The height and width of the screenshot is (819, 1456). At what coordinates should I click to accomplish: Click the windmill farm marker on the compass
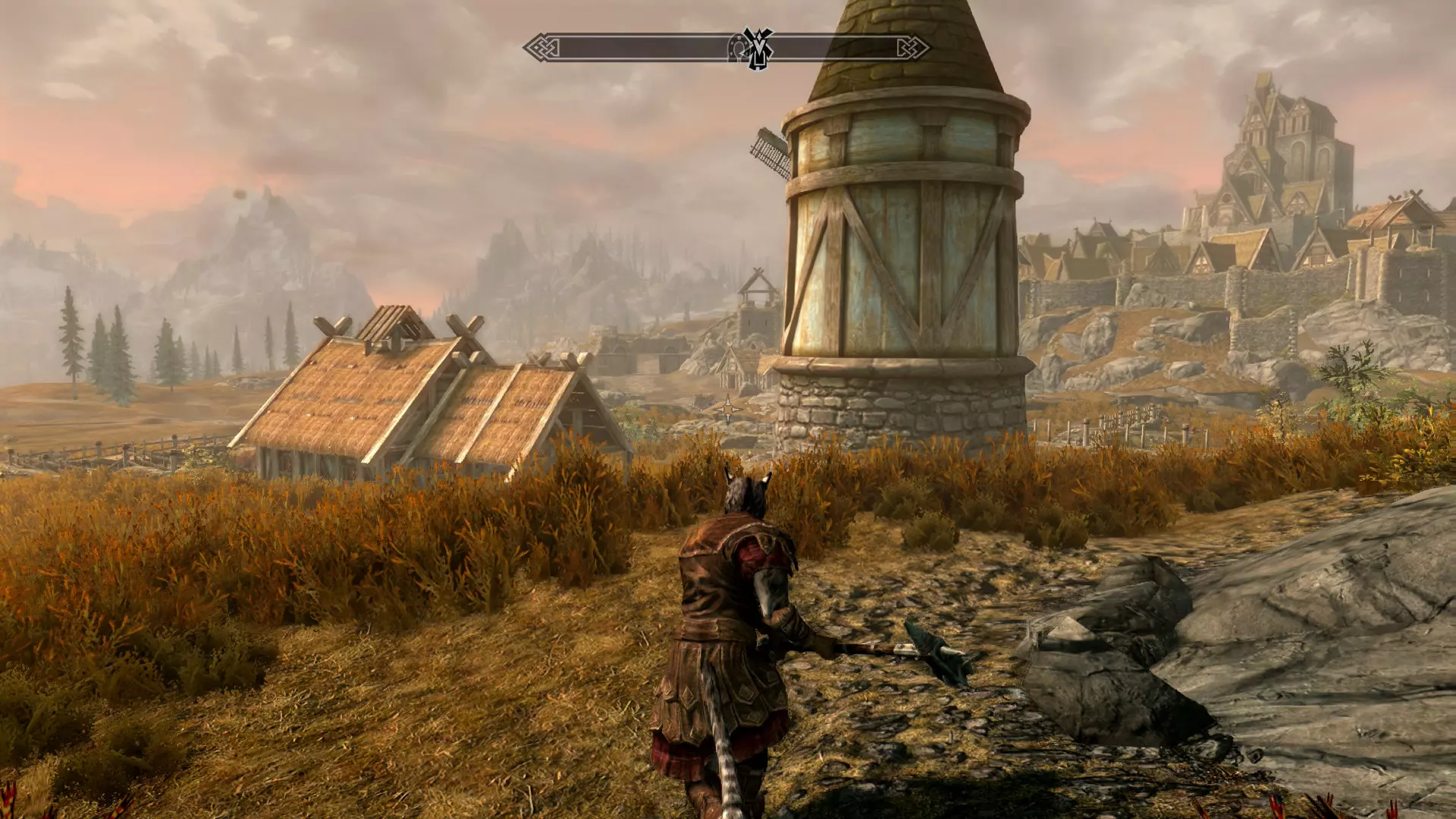pos(758,49)
